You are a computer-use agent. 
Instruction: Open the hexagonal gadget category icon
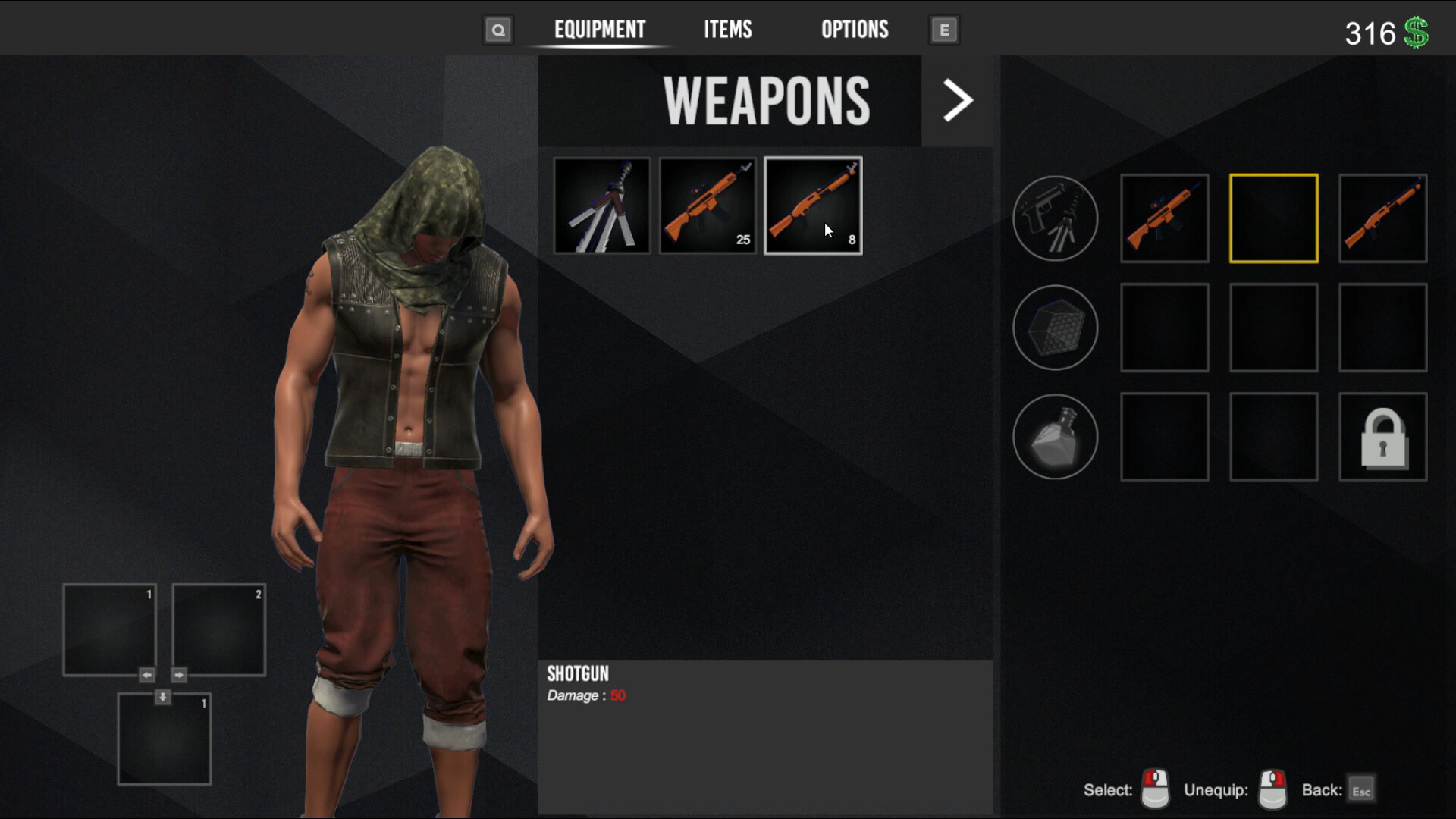(x=1055, y=328)
